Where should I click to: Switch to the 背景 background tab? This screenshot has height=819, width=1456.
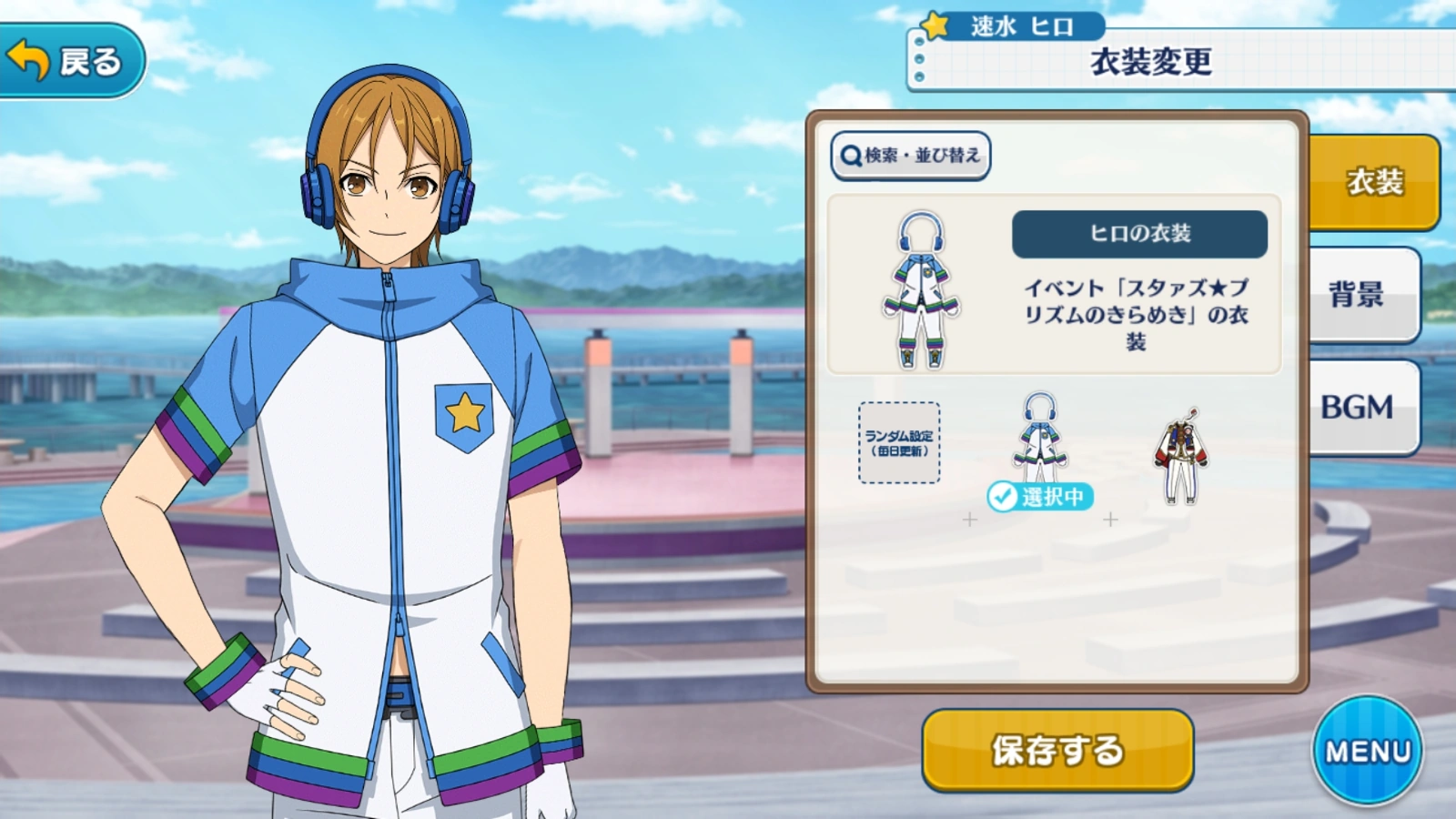(x=1362, y=294)
